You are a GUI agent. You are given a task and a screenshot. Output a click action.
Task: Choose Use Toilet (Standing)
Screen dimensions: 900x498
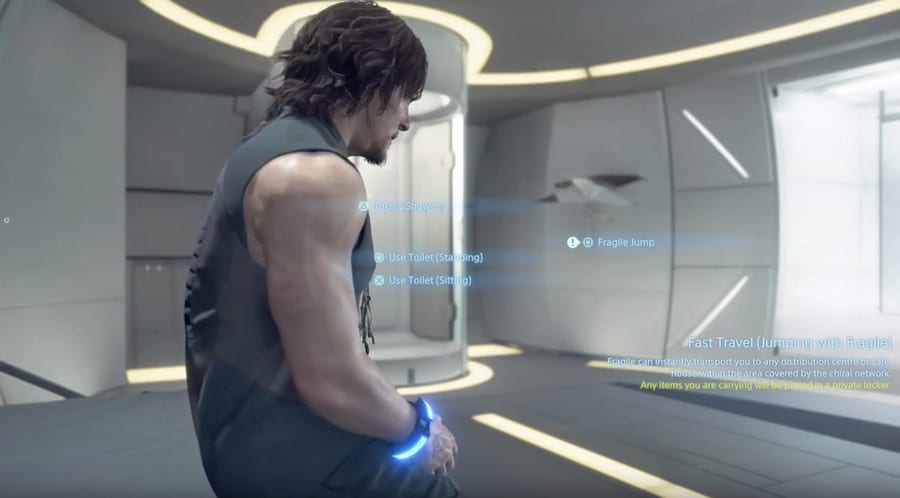[434, 258]
